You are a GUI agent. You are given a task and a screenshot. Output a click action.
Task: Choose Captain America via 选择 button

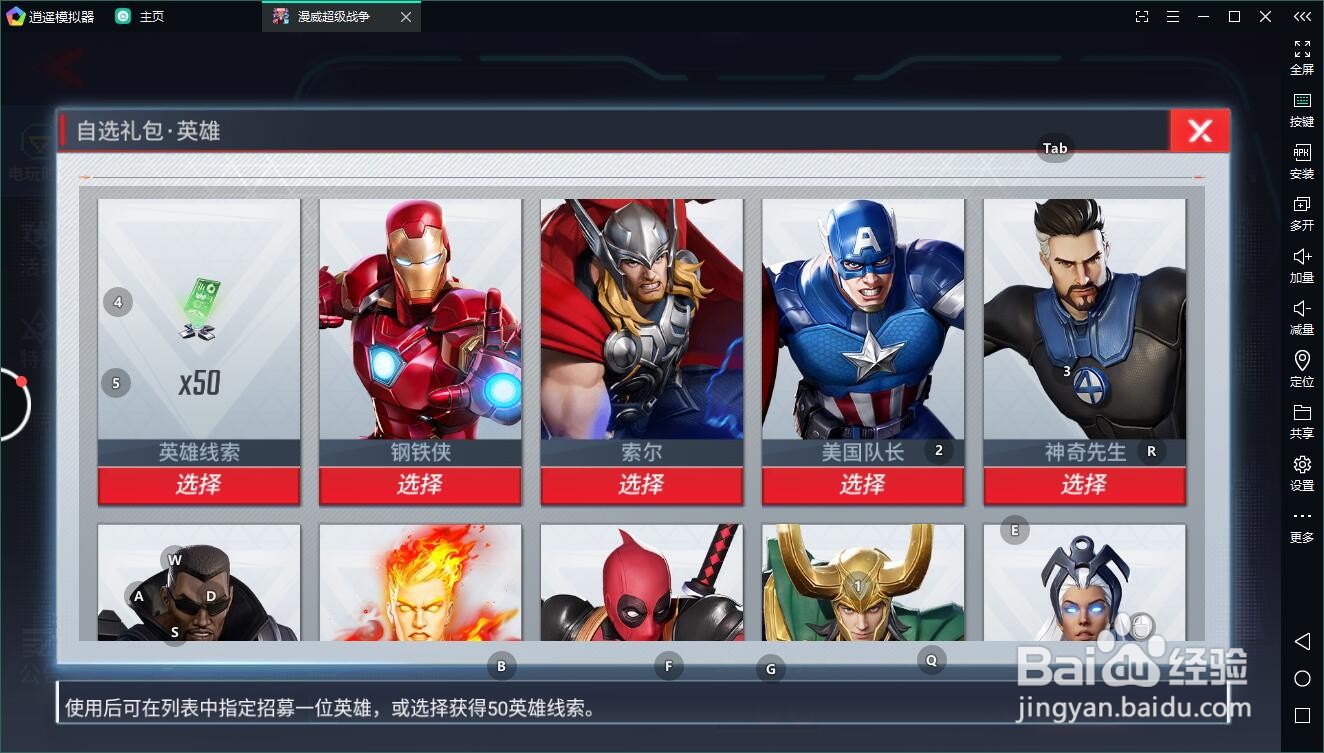(x=863, y=485)
